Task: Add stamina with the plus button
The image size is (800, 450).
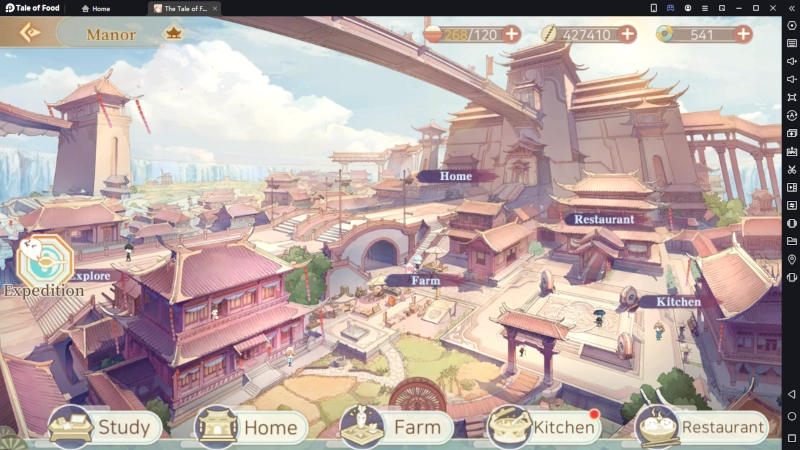Action: point(511,34)
